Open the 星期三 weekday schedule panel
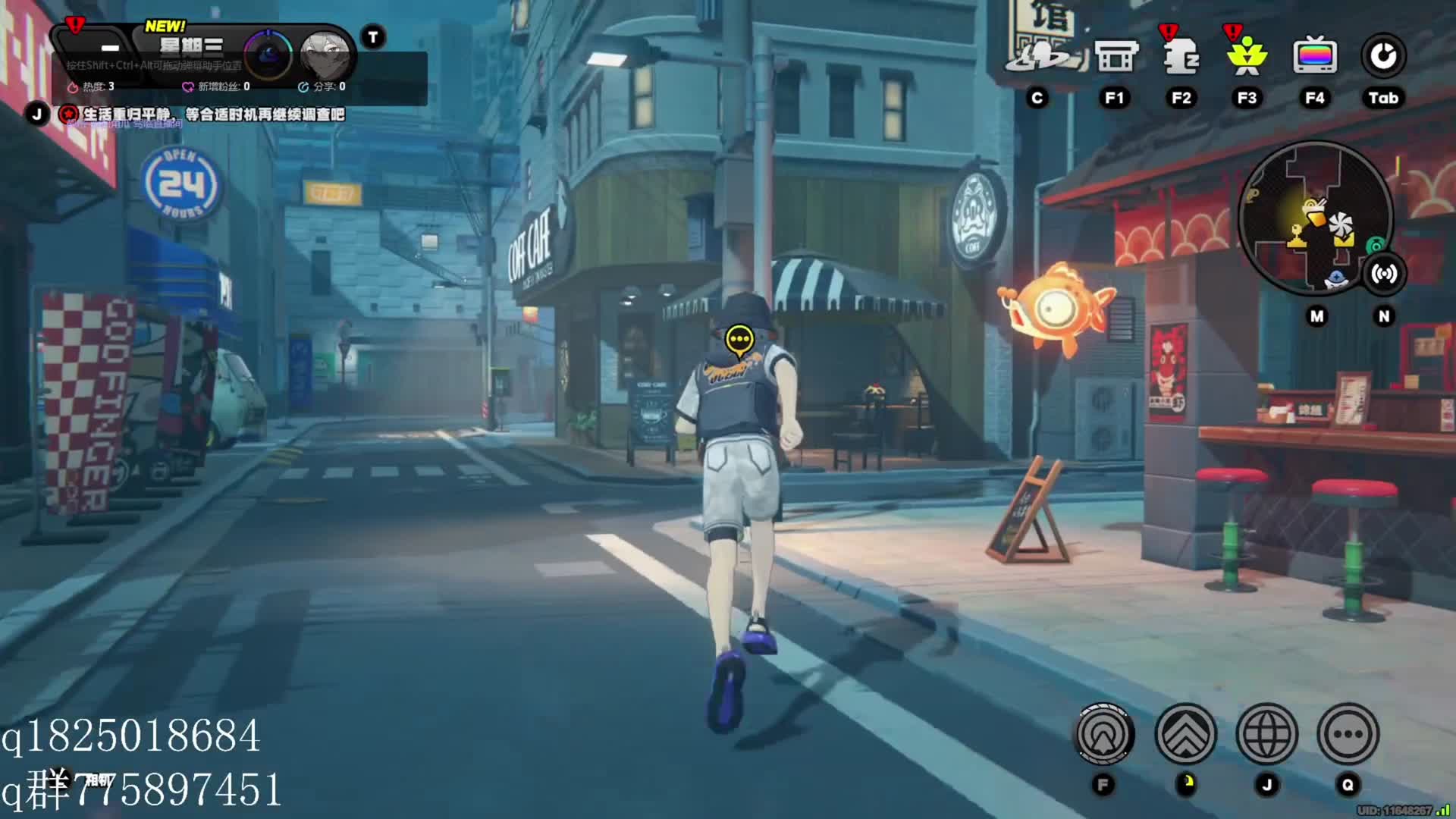 tap(191, 47)
